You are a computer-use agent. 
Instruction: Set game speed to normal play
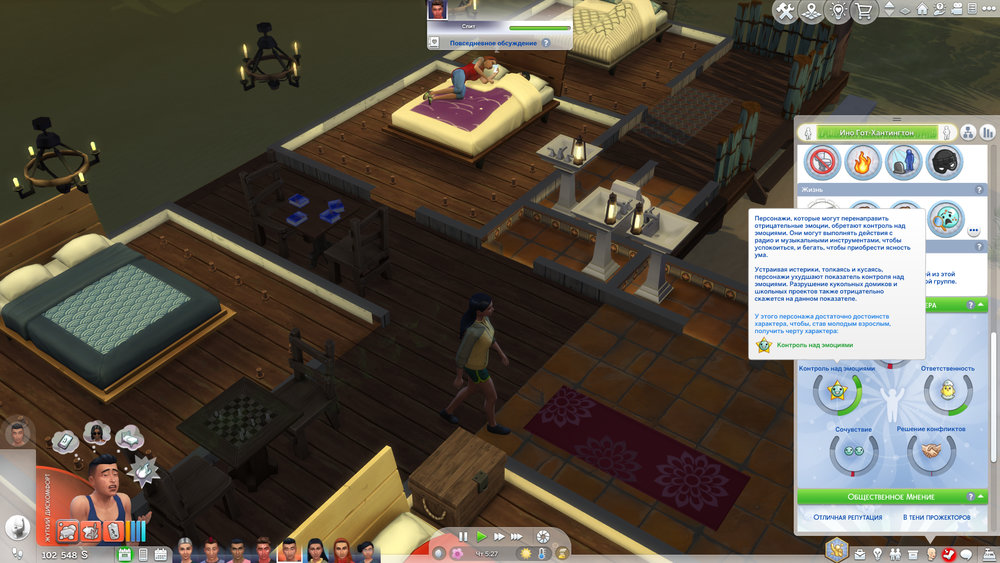coord(481,537)
